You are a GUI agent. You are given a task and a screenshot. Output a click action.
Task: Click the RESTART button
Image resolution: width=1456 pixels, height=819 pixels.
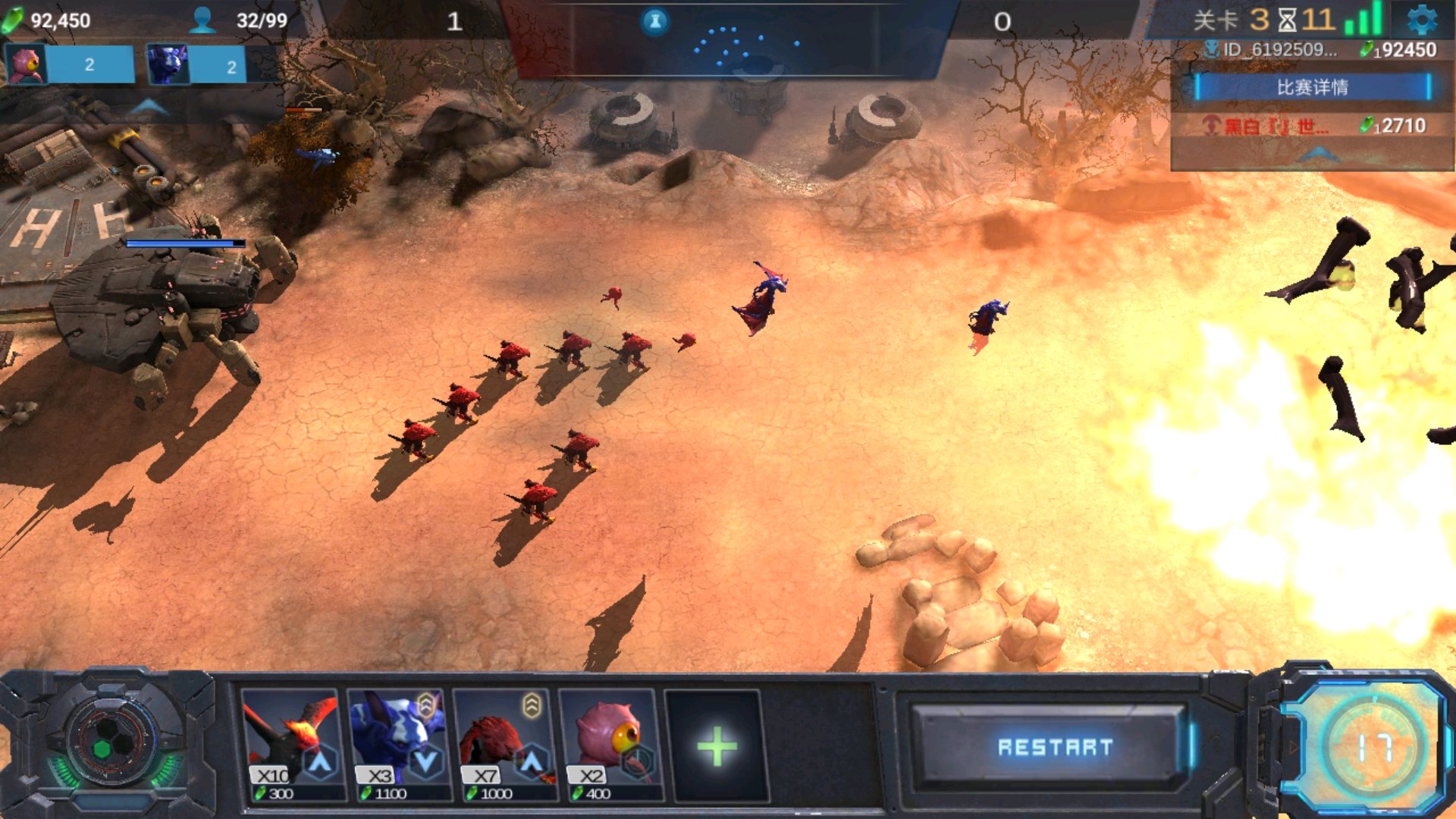(x=1054, y=747)
